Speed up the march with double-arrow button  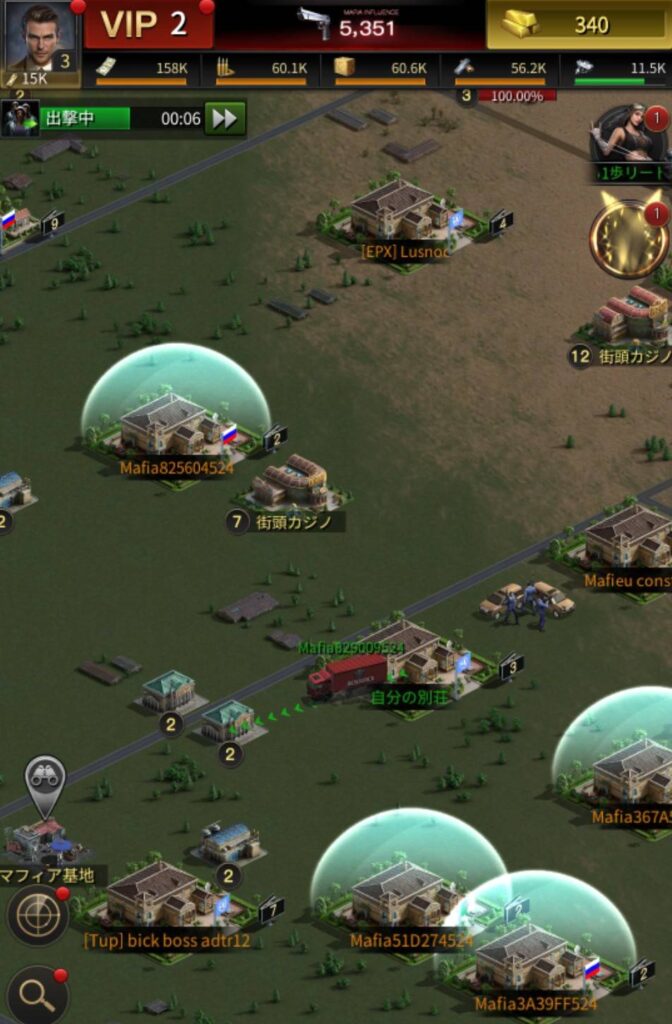pos(226,118)
